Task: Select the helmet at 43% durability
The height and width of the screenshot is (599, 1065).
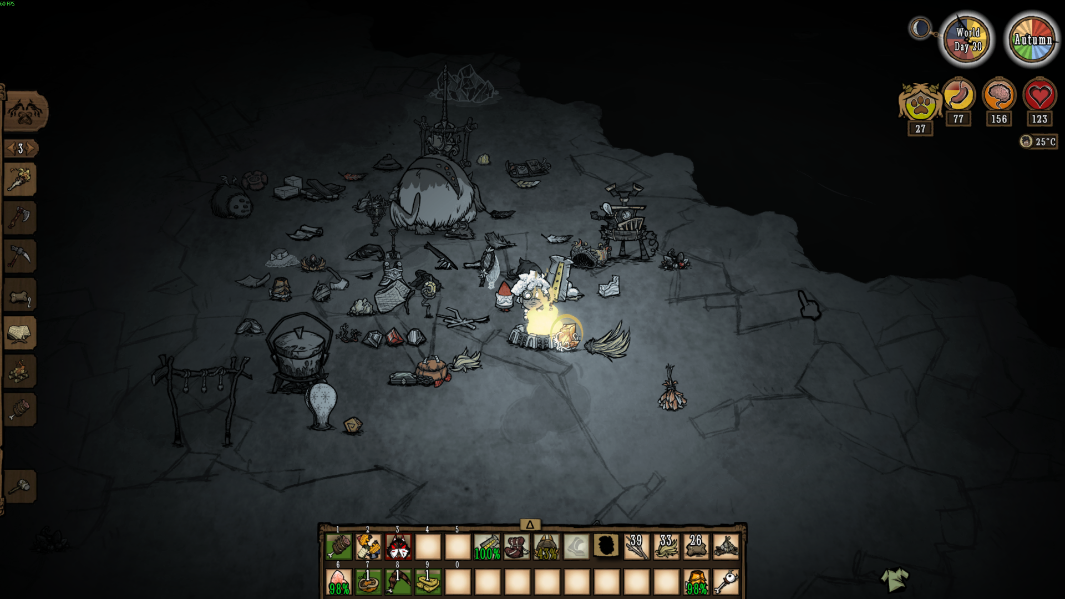Action: (548, 547)
